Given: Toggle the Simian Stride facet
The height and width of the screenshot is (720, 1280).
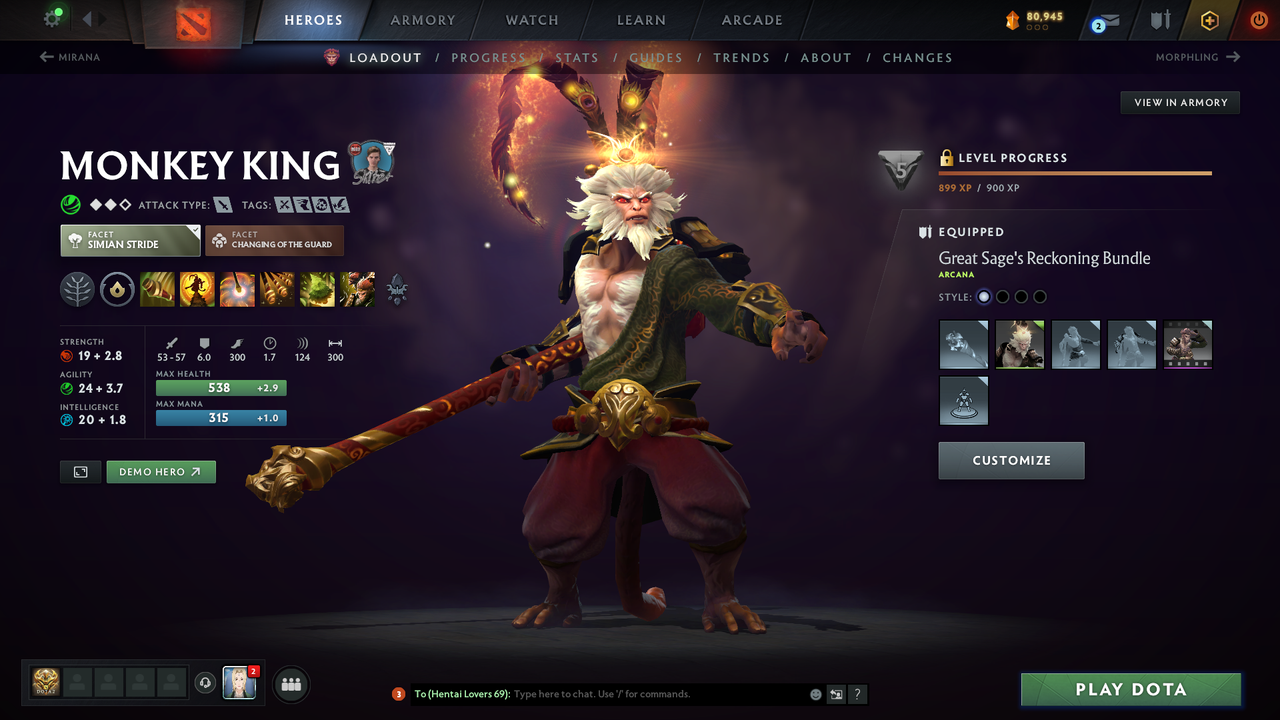Looking at the screenshot, I should pos(130,240).
